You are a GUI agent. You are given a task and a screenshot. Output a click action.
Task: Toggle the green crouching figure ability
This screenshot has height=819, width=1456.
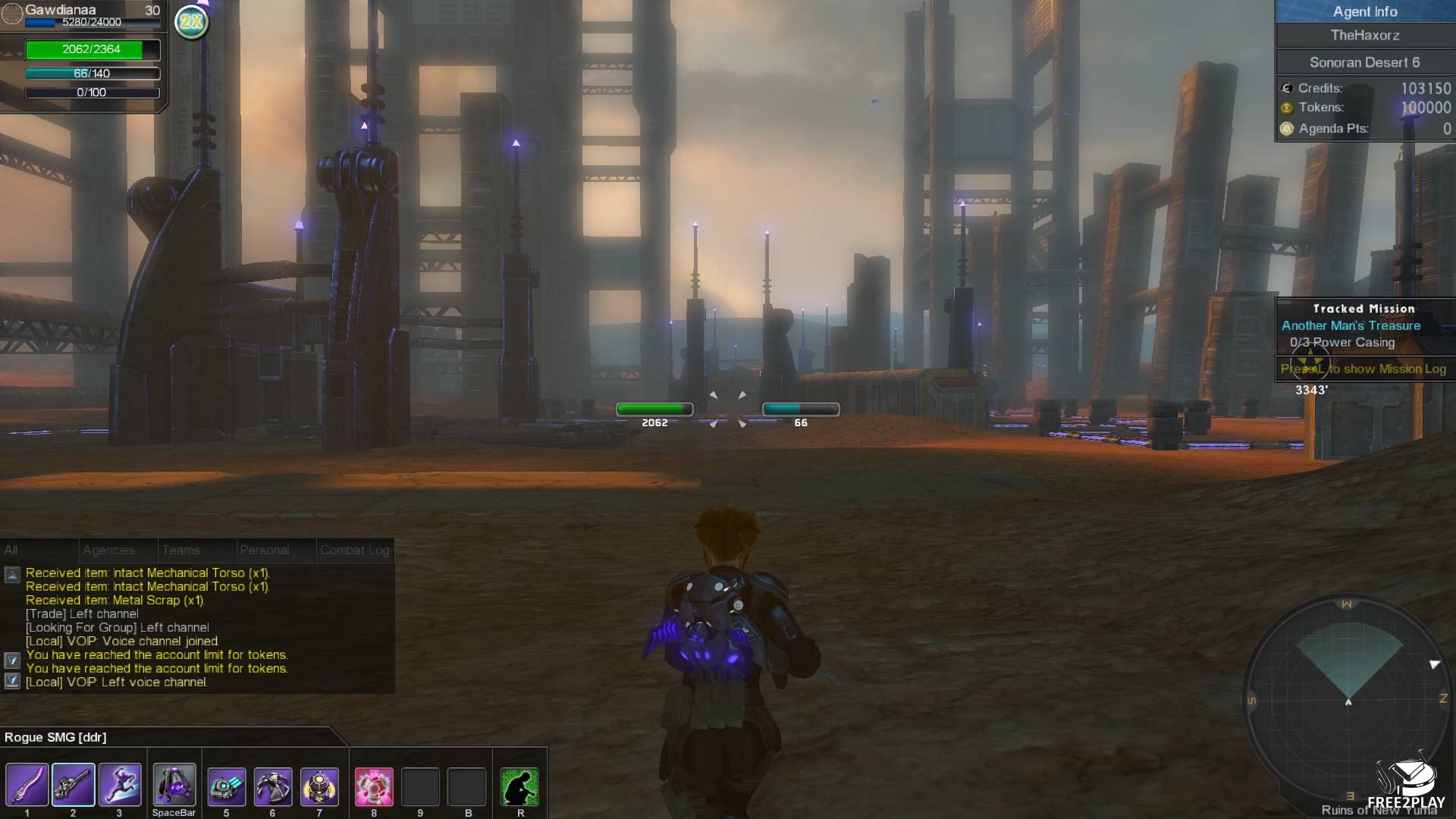[520, 786]
